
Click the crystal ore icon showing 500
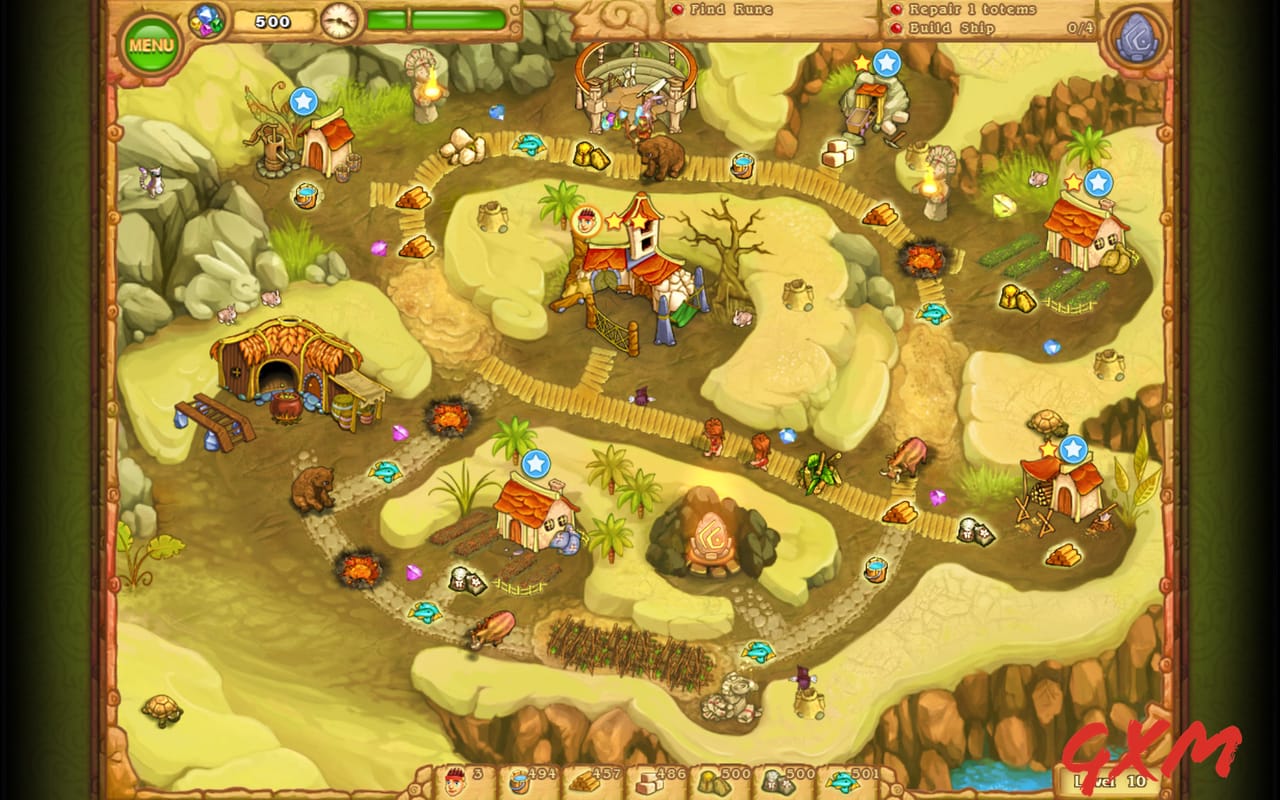coord(778,783)
